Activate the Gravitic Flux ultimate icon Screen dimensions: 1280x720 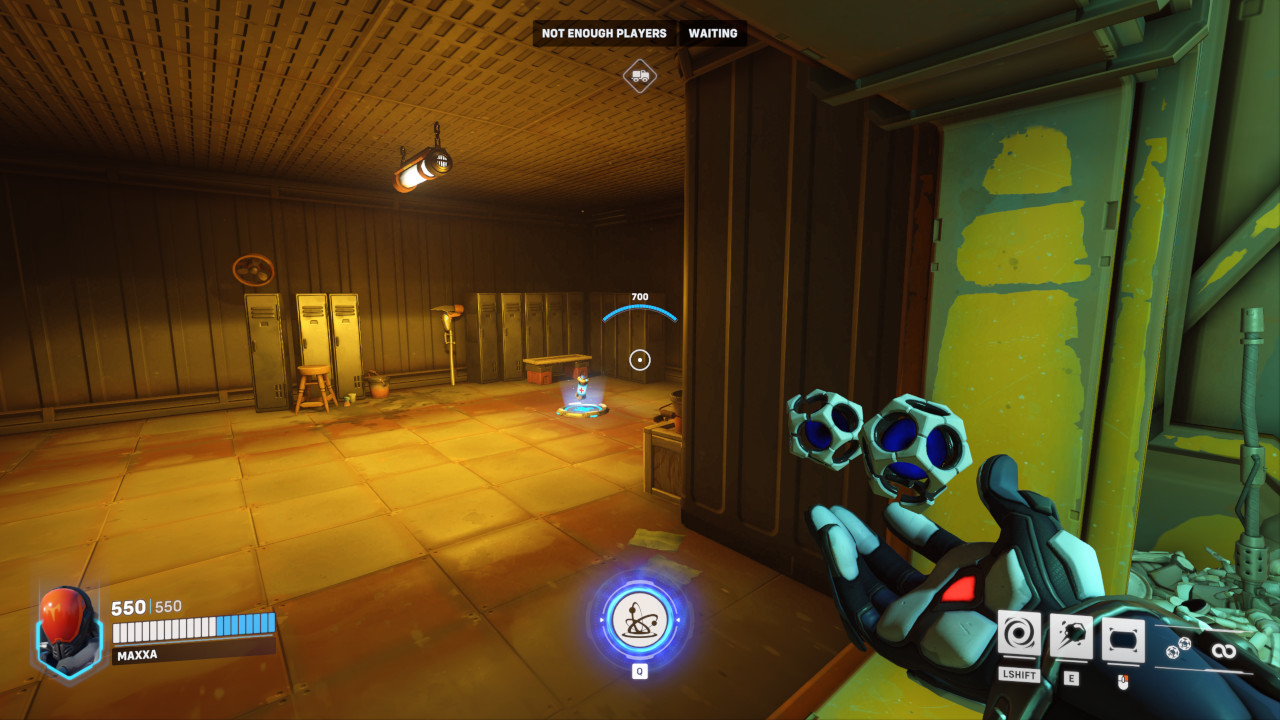coord(640,620)
